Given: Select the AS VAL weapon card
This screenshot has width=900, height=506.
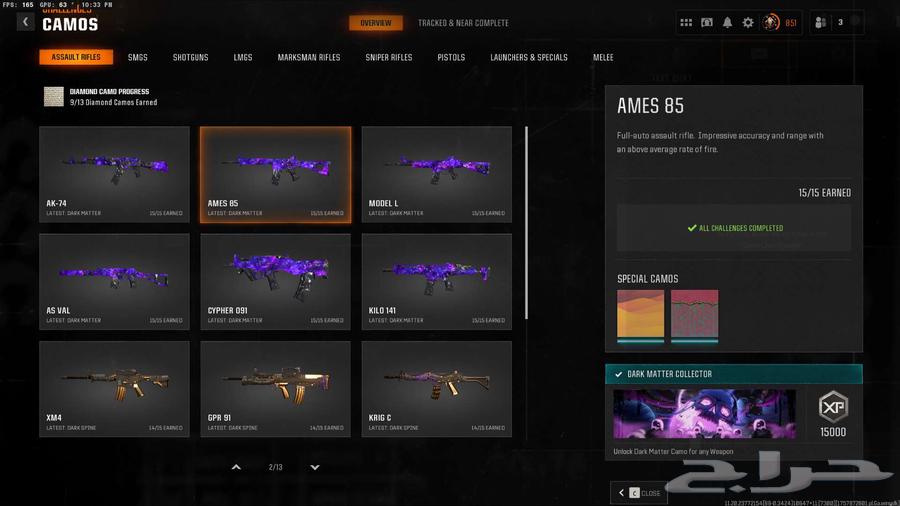Looking at the screenshot, I should click(114, 281).
